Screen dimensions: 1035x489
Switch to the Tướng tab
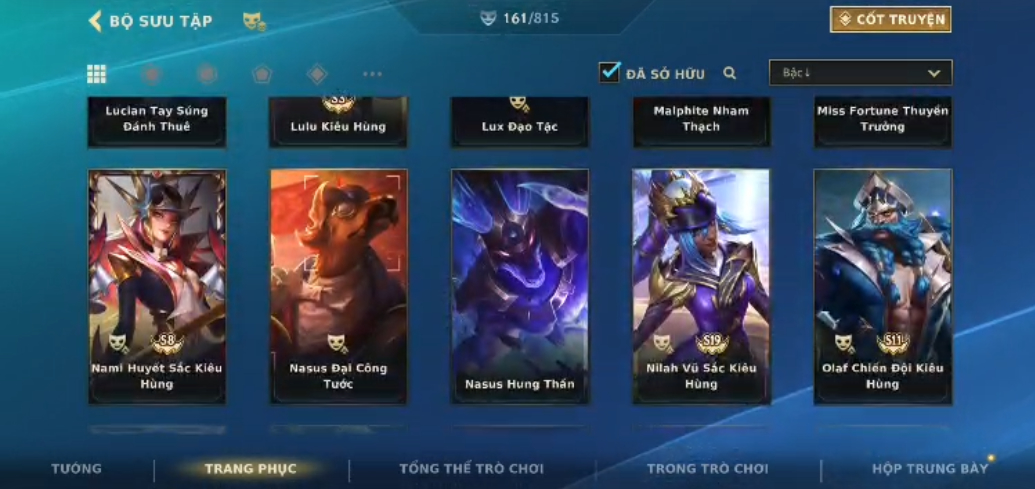[77, 469]
